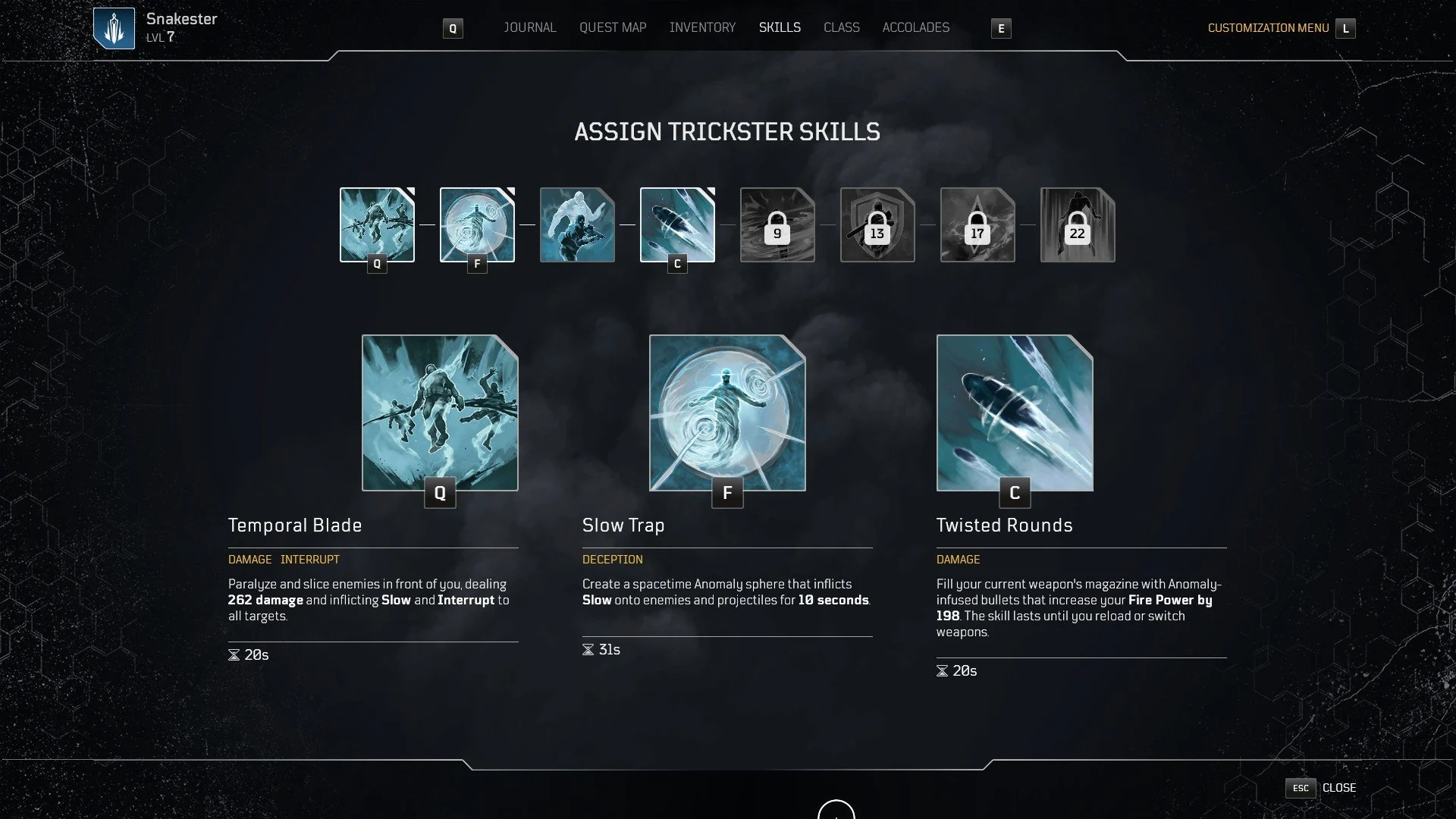
Task: Click the locked skill unlocking at level 22
Action: 1078,224
